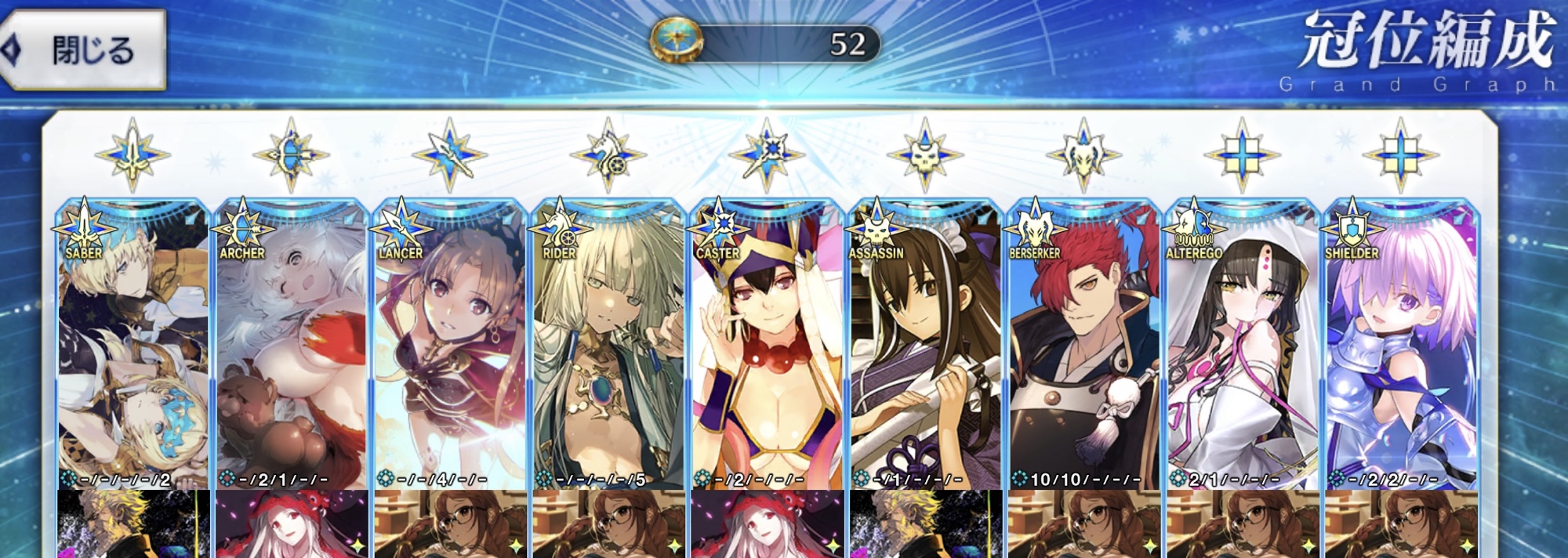
Task: Select the spear star emblem above Lancer
Action: [450, 154]
